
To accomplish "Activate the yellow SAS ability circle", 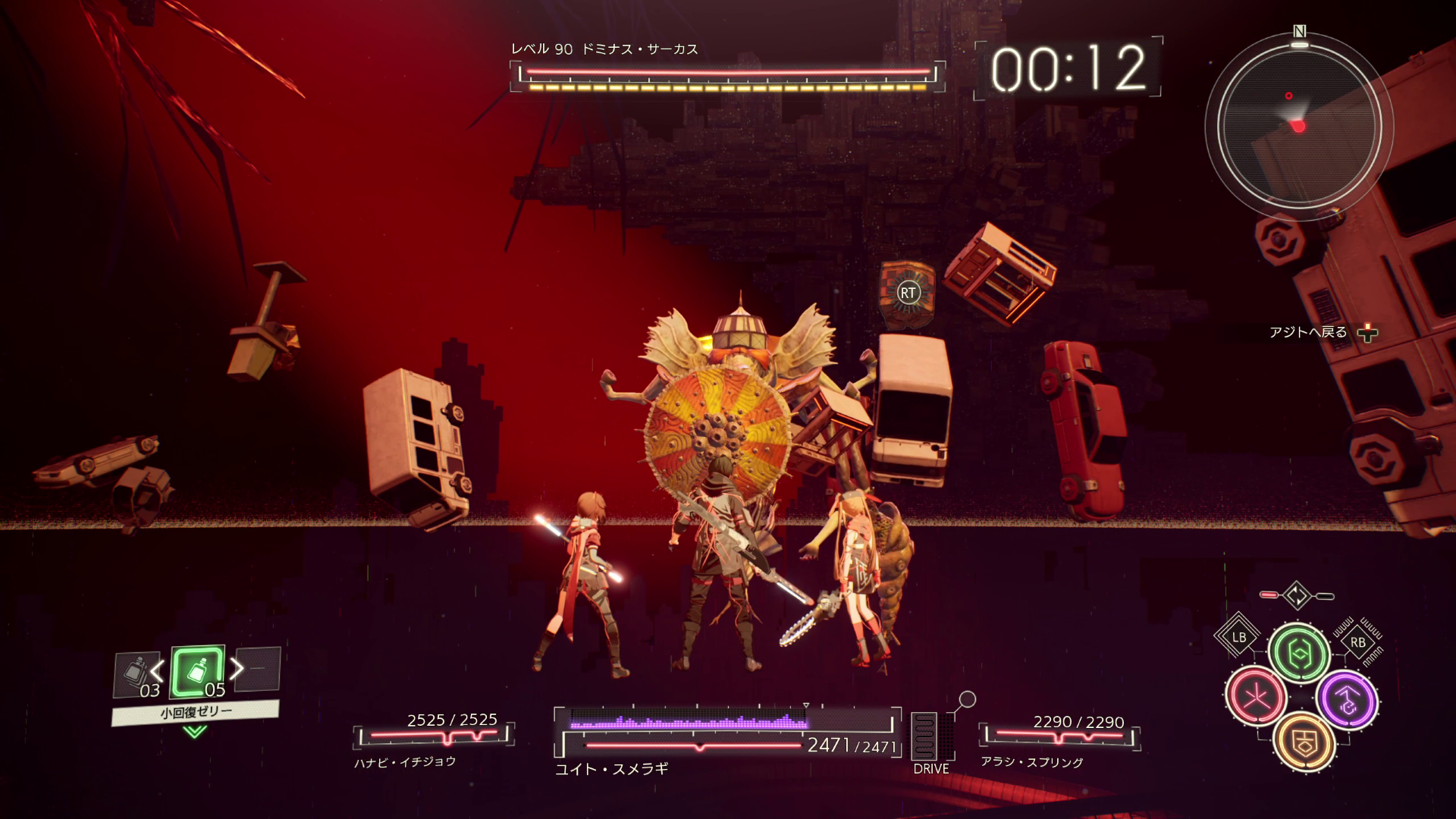I will tap(1304, 742).
